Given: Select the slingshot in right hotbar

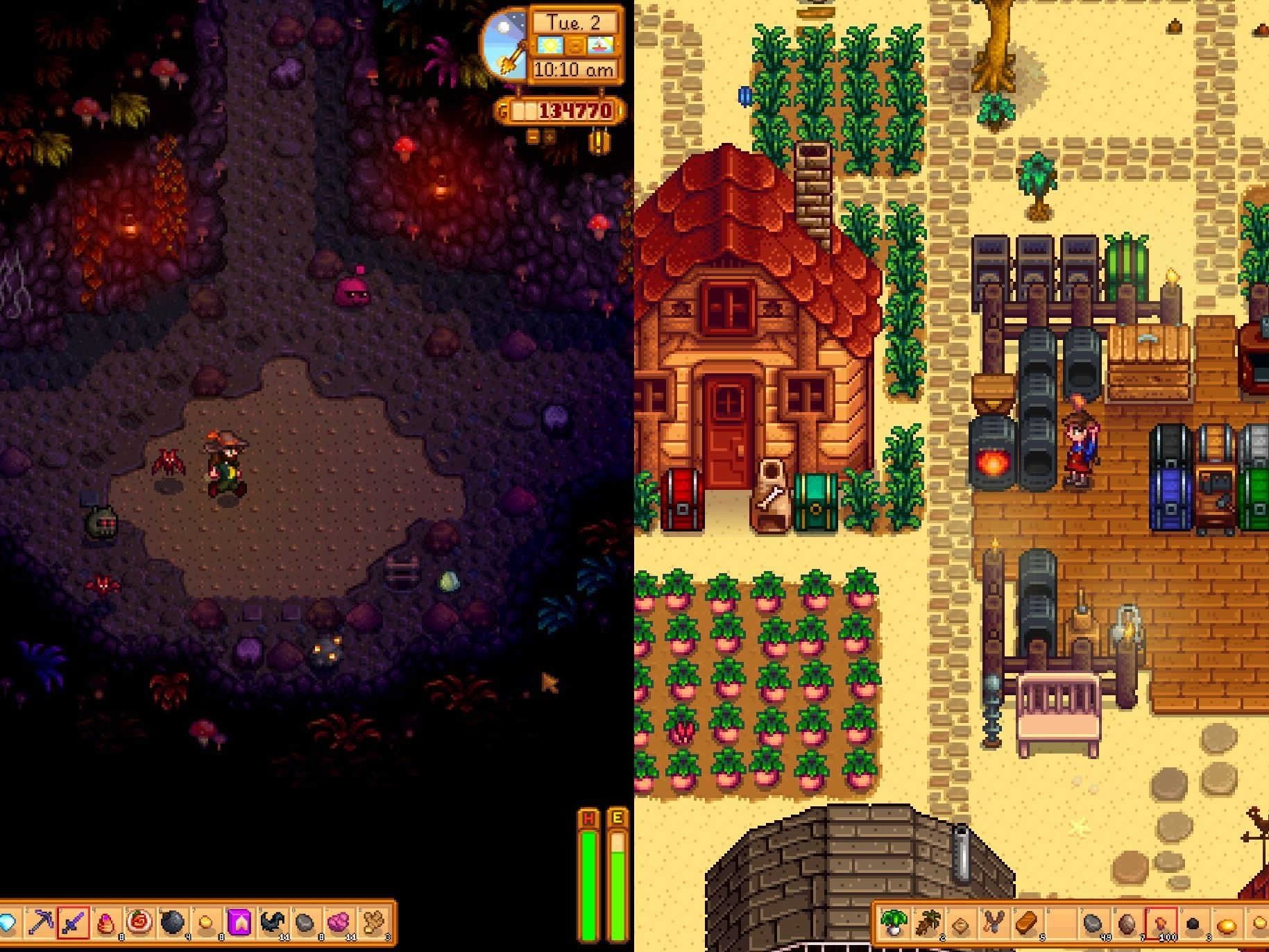Looking at the screenshot, I should point(994,923).
